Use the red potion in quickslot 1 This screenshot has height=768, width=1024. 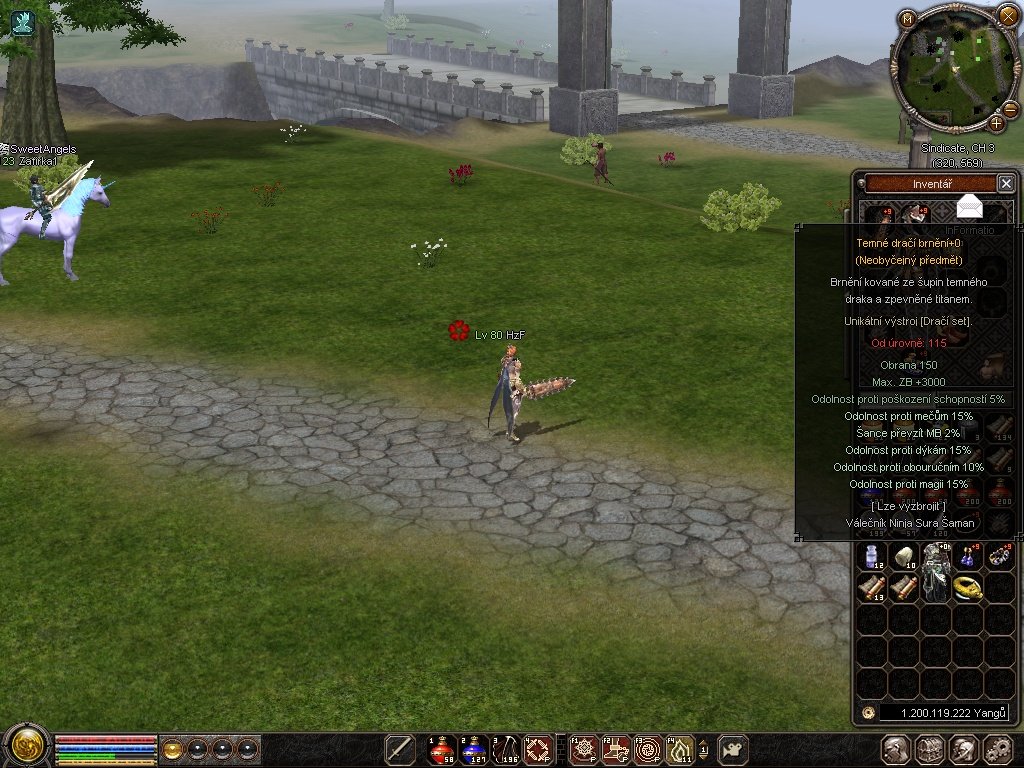pyautogui.click(x=442, y=749)
